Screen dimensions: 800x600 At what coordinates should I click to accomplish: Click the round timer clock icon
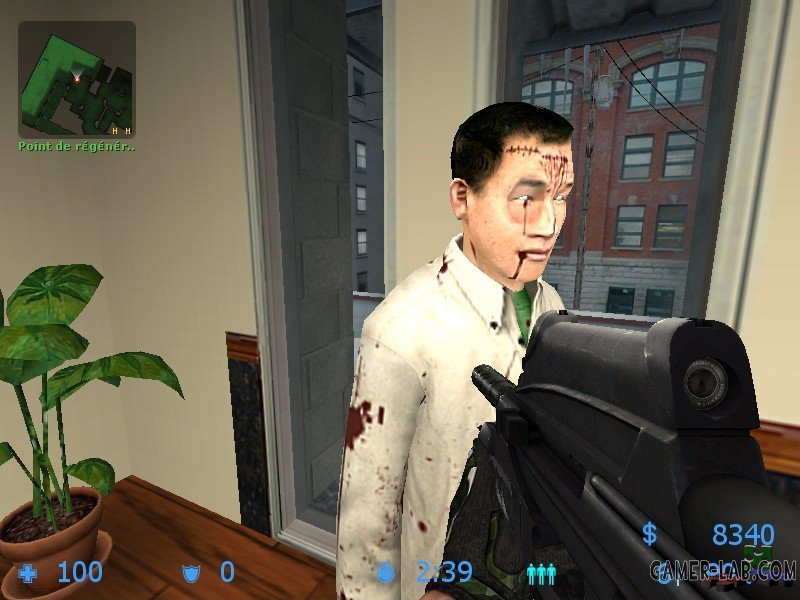click(387, 573)
